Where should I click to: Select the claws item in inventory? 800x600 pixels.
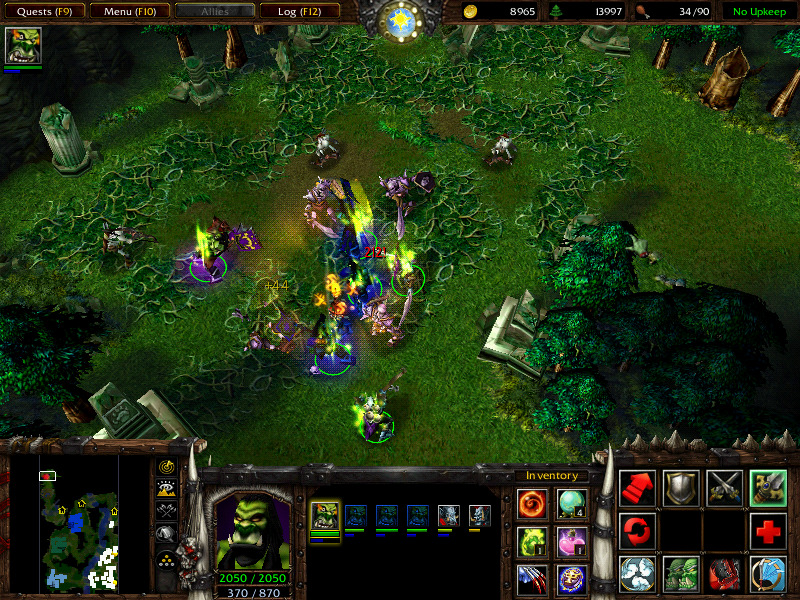pyautogui.click(x=533, y=578)
